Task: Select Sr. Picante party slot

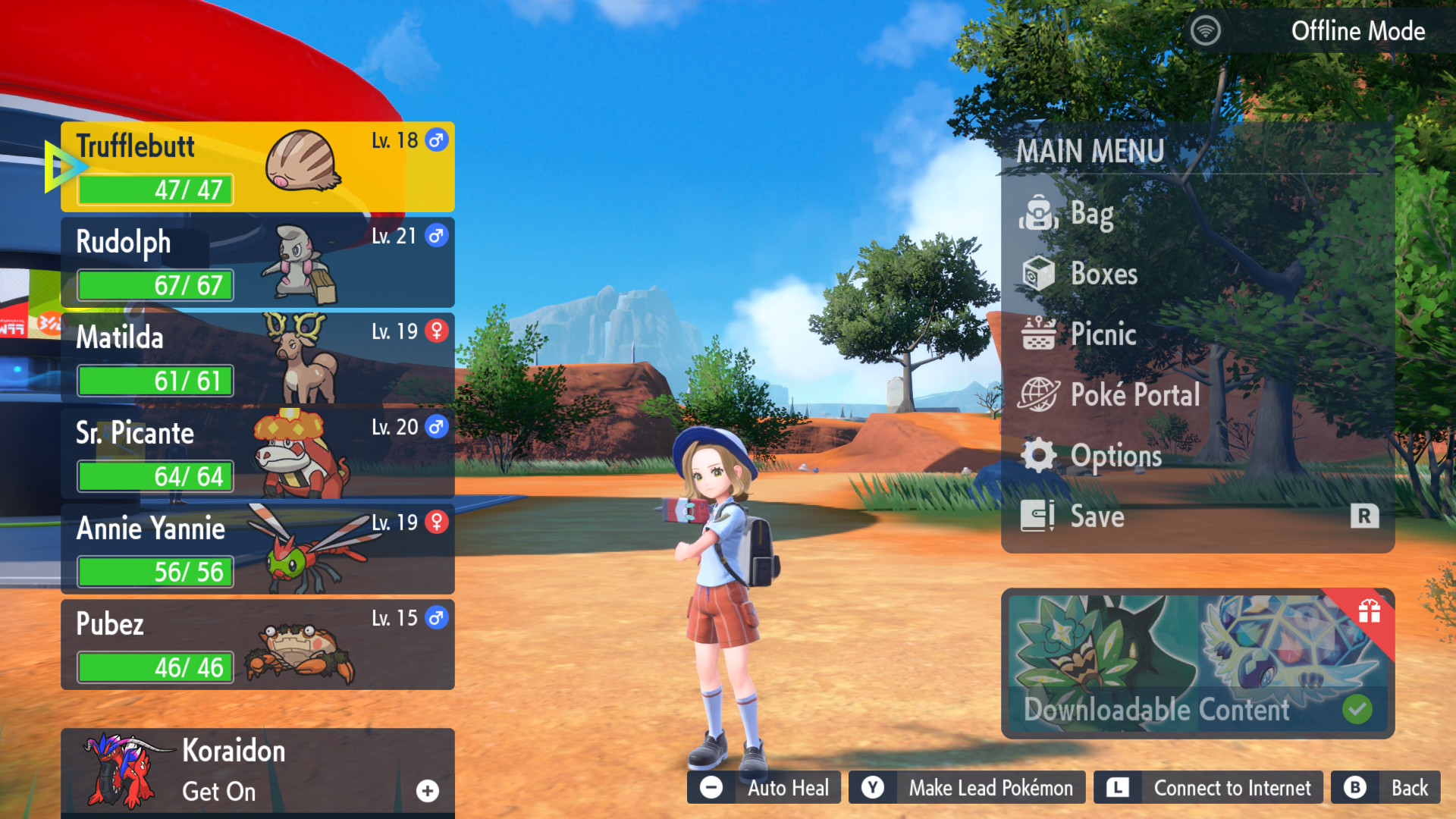Action: point(258,453)
